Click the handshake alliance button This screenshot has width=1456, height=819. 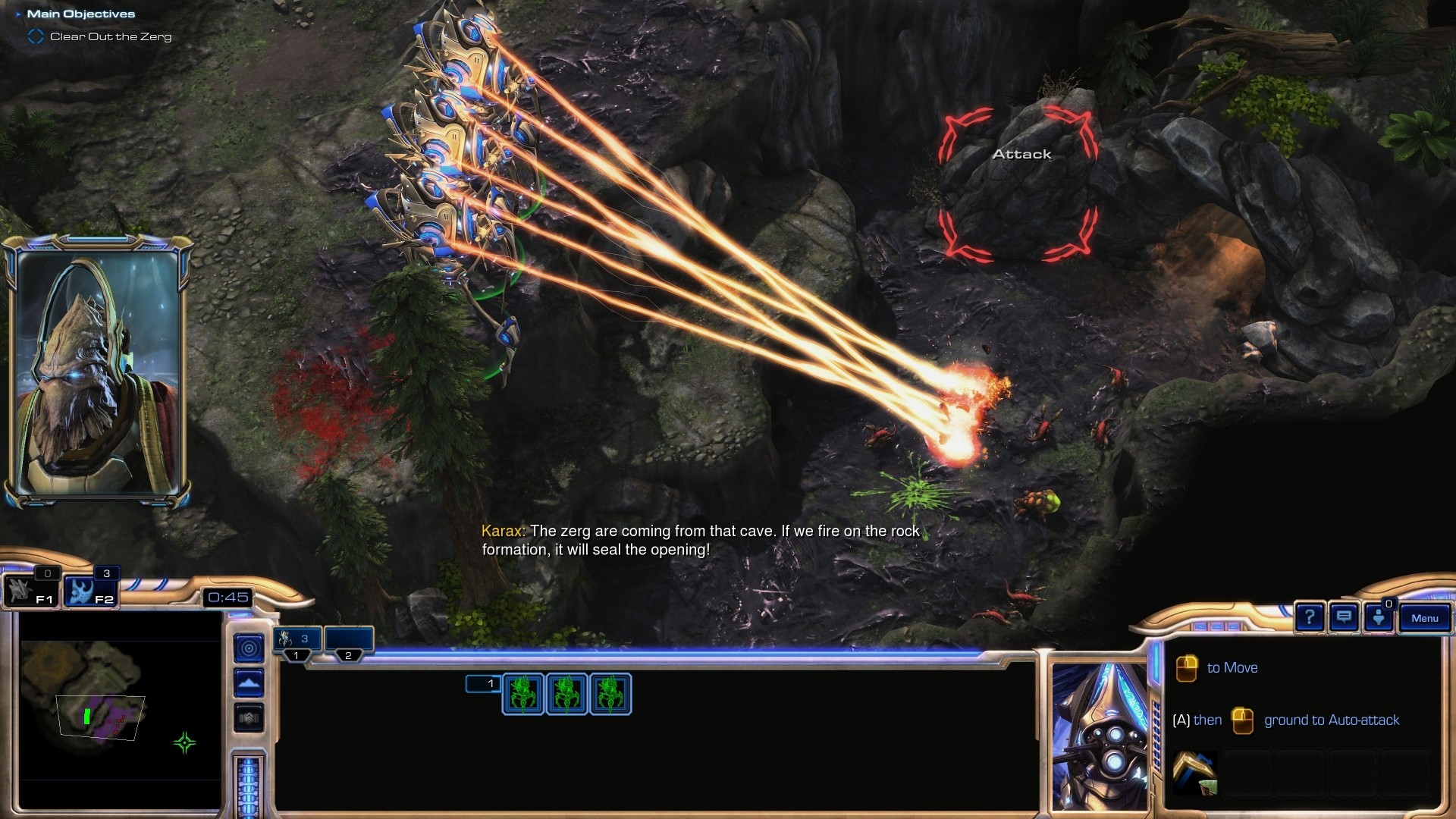pyautogui.click(x=249, y=717)
